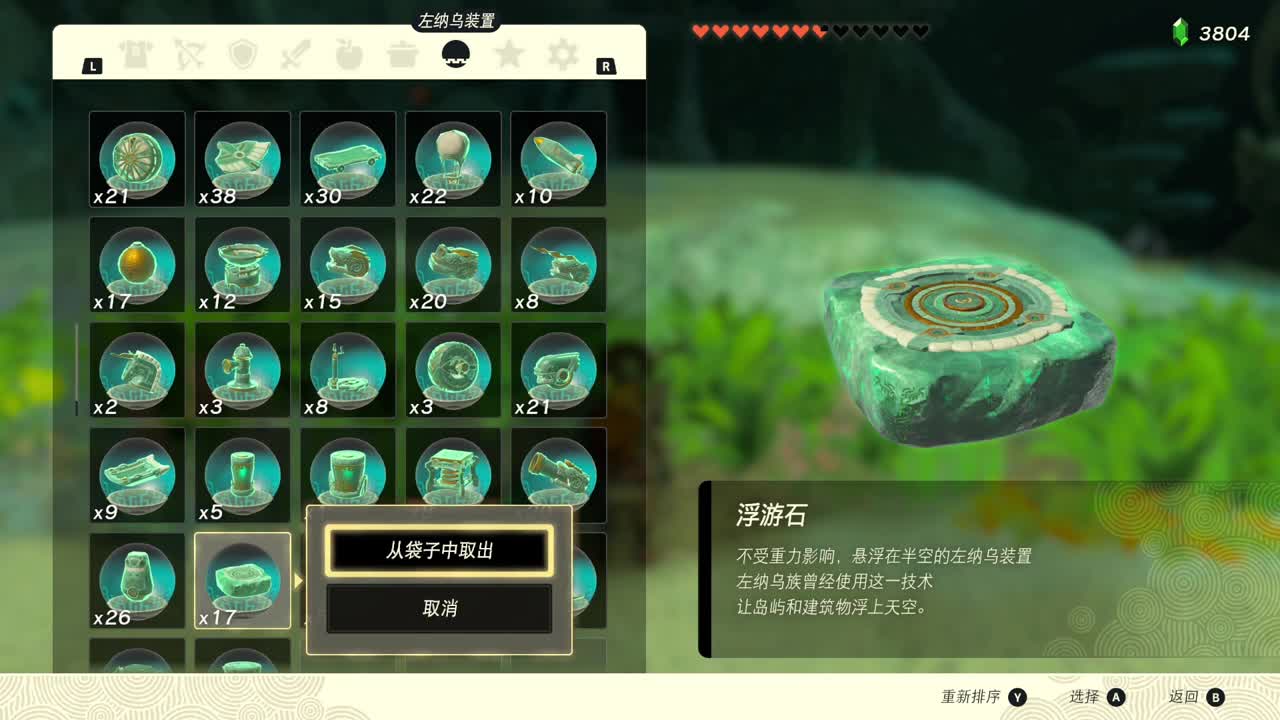Select the portable cooking pot device
Image resolution: width=1280 pixels, height=720 pixels.
(x=242, y=264)
